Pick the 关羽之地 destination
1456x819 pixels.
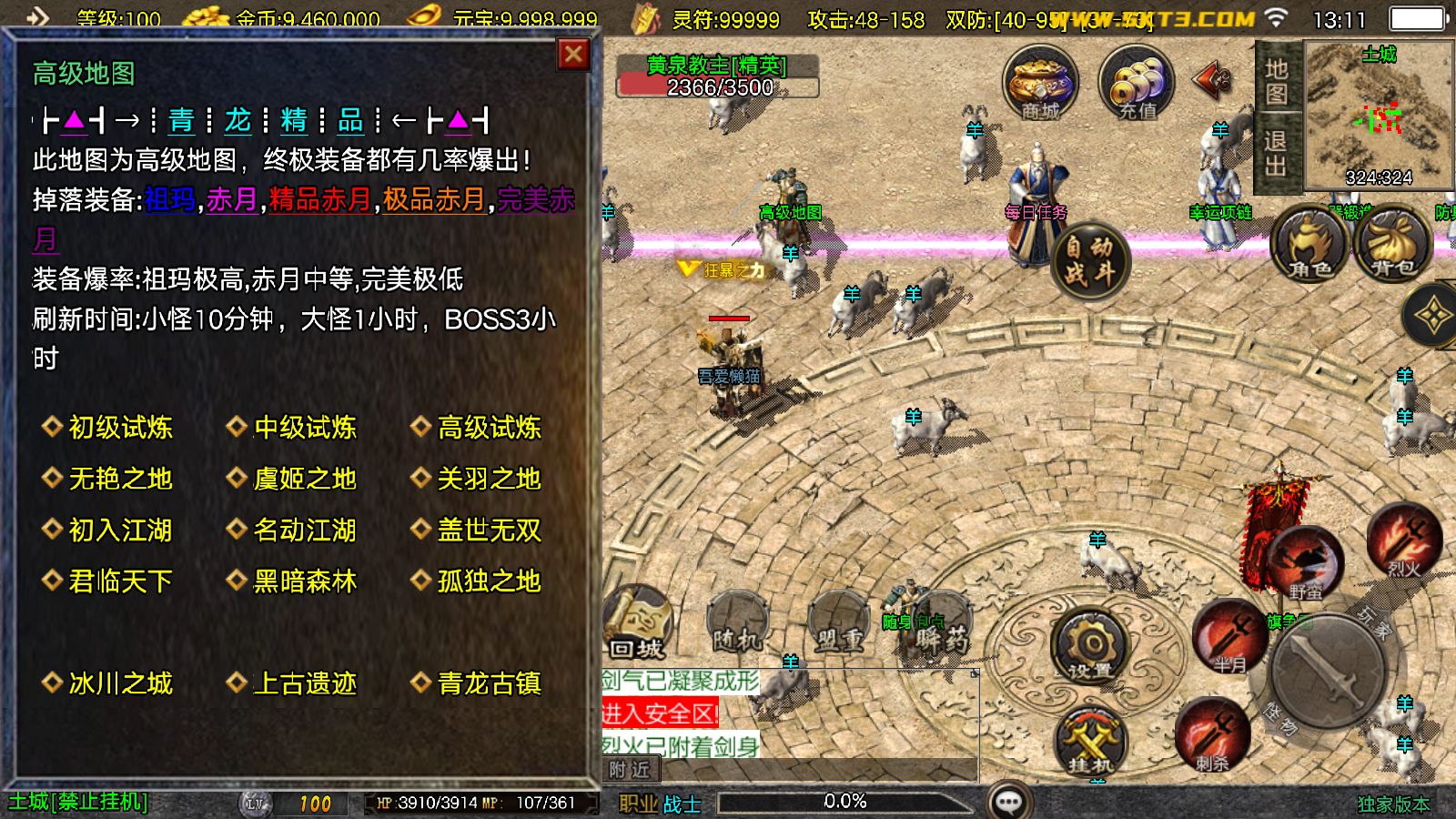tap(488, 479)
